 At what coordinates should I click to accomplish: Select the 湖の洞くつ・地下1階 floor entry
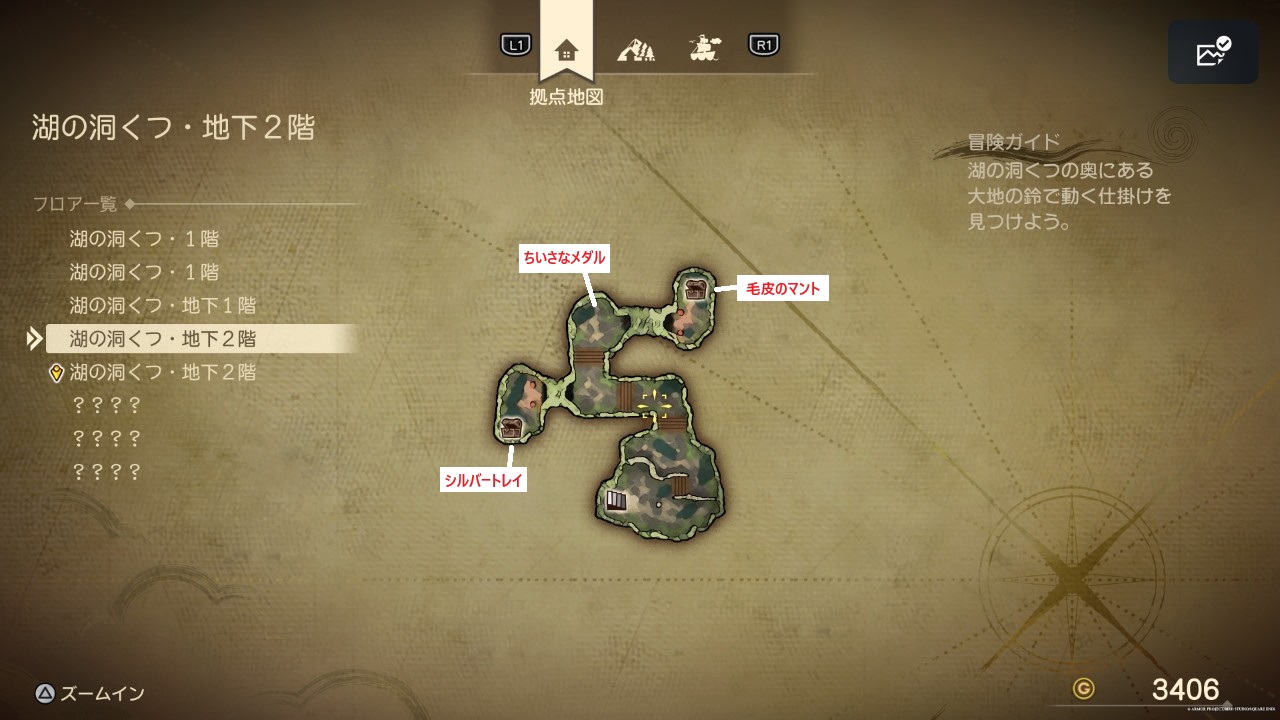tap(163, 305)
